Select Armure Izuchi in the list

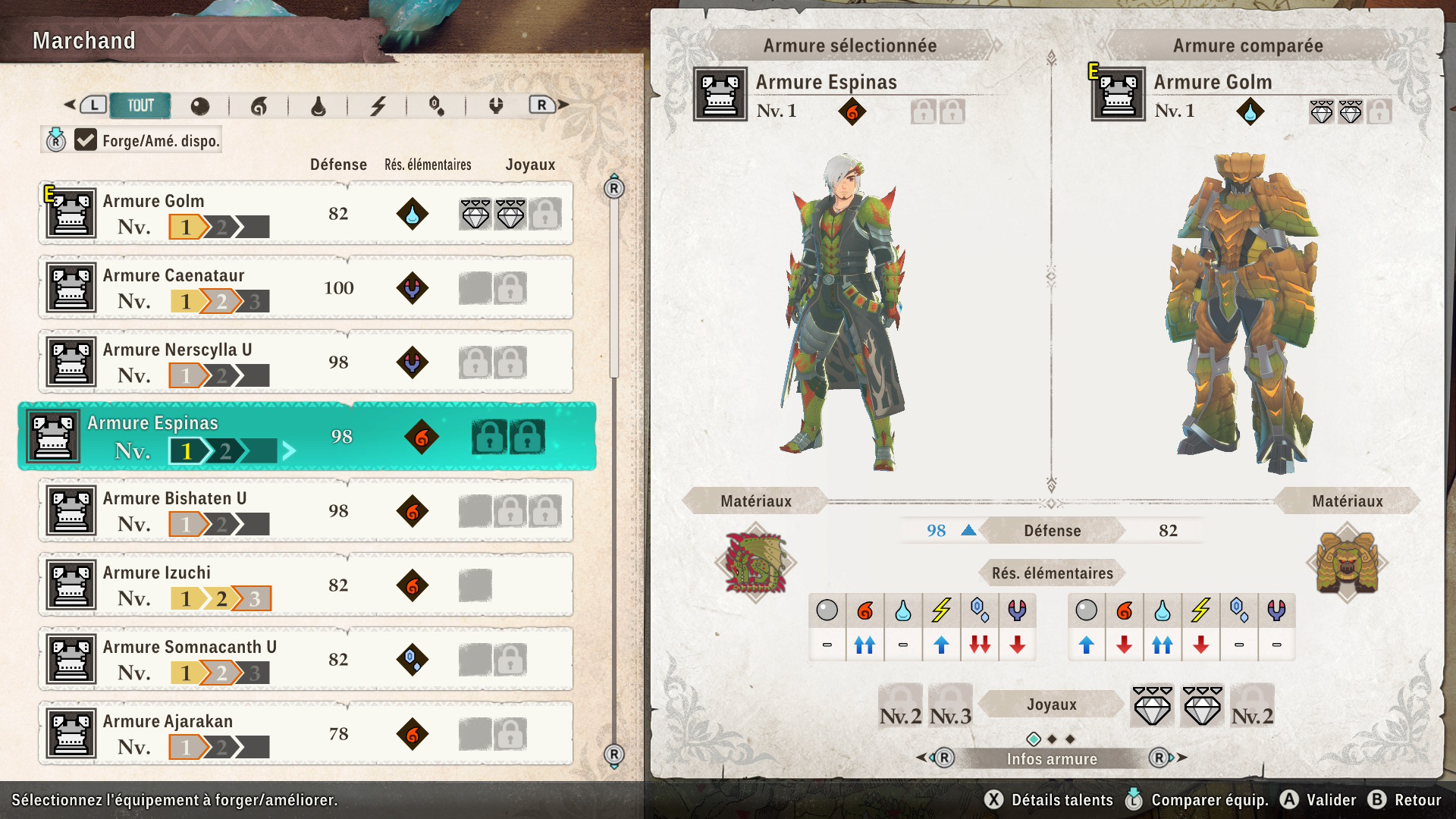[306, 585]
